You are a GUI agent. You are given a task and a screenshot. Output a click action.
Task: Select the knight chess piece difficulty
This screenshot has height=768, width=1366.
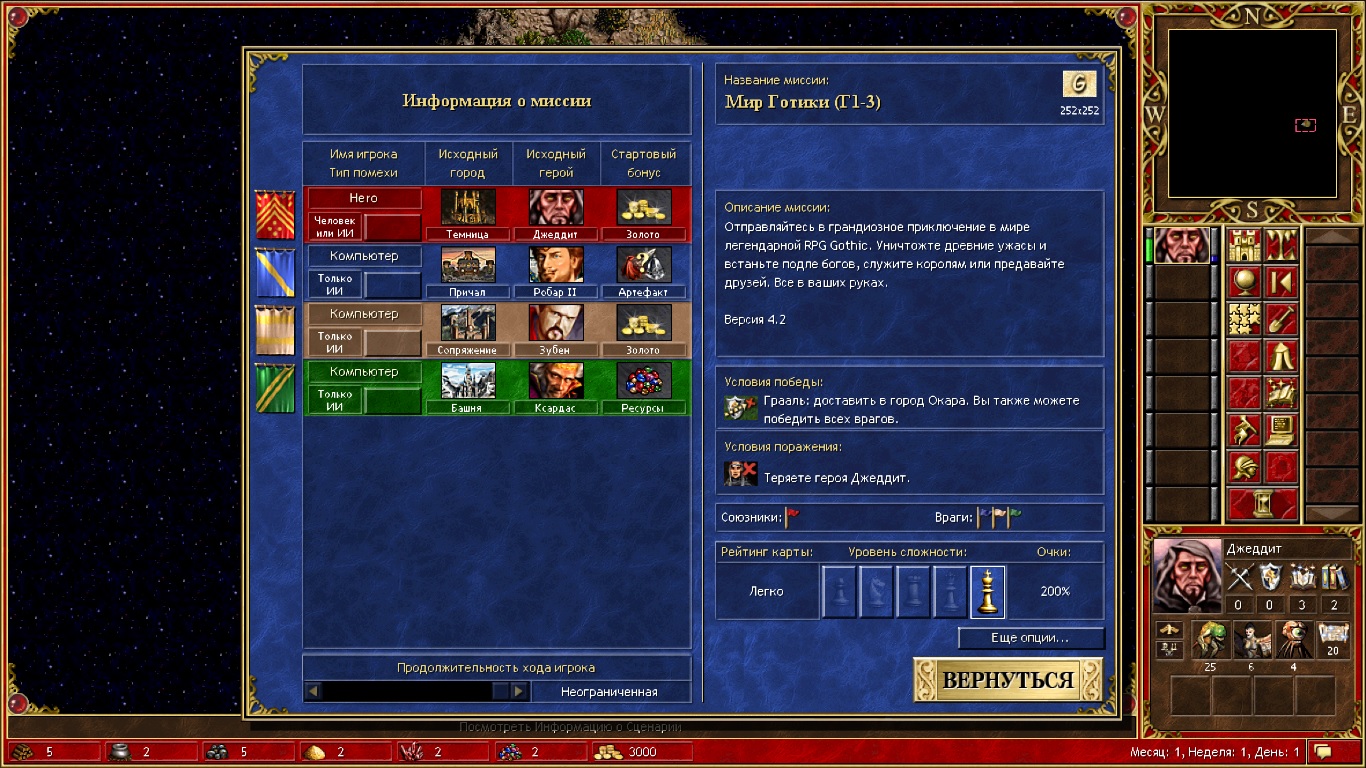tap(876, 591)
